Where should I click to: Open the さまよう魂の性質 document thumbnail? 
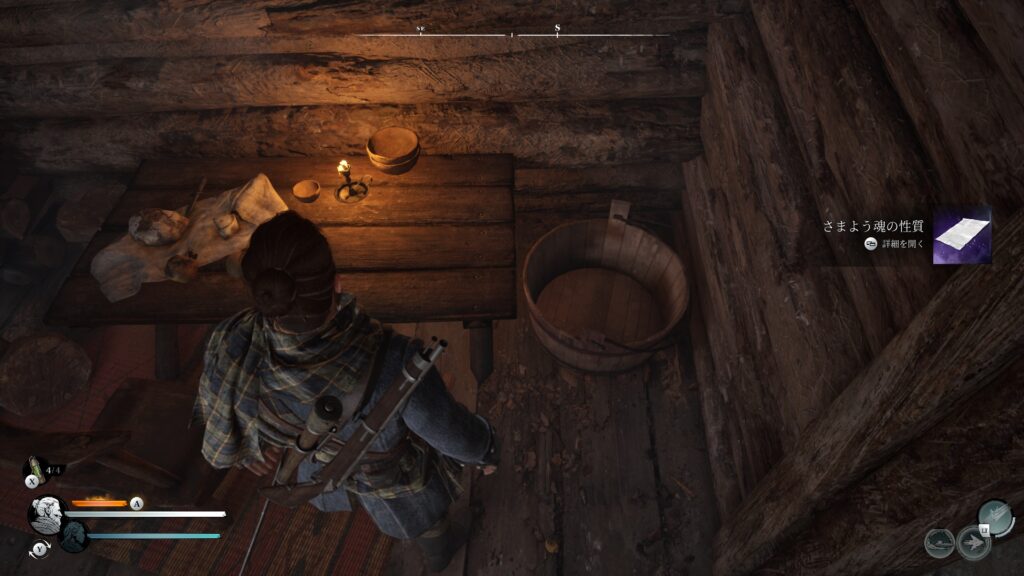coord(961,236)
